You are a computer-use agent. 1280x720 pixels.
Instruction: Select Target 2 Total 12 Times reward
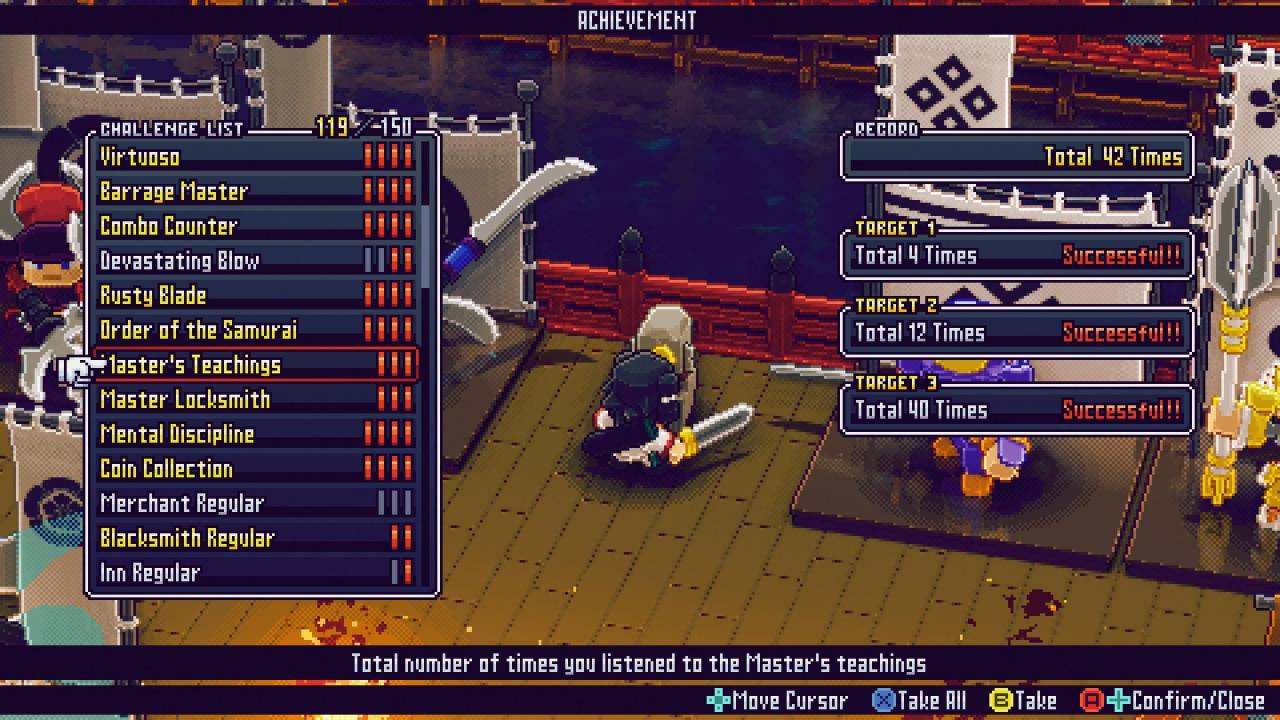click(1017, 332)
